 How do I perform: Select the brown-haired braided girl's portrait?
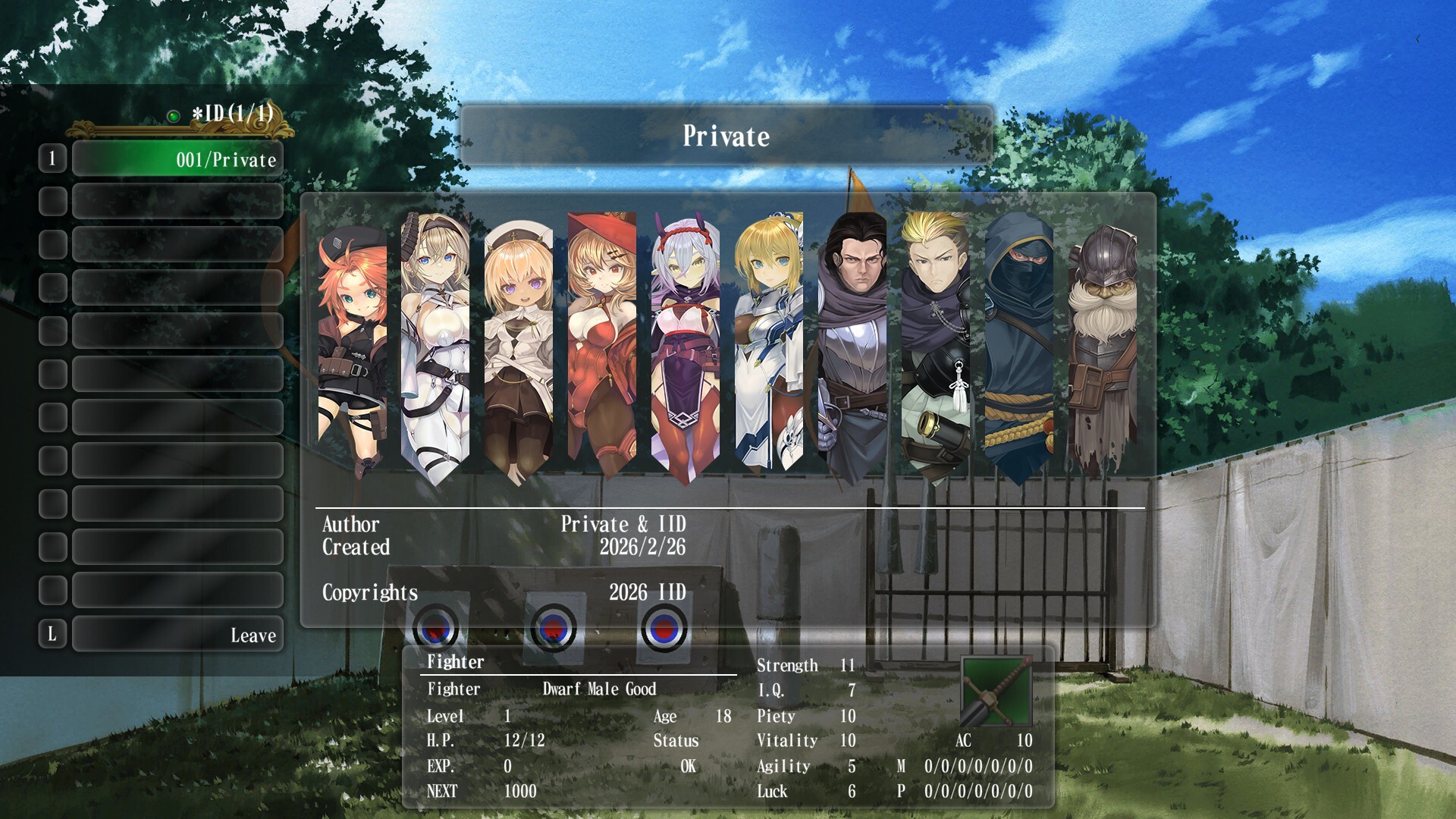[435, 341]
